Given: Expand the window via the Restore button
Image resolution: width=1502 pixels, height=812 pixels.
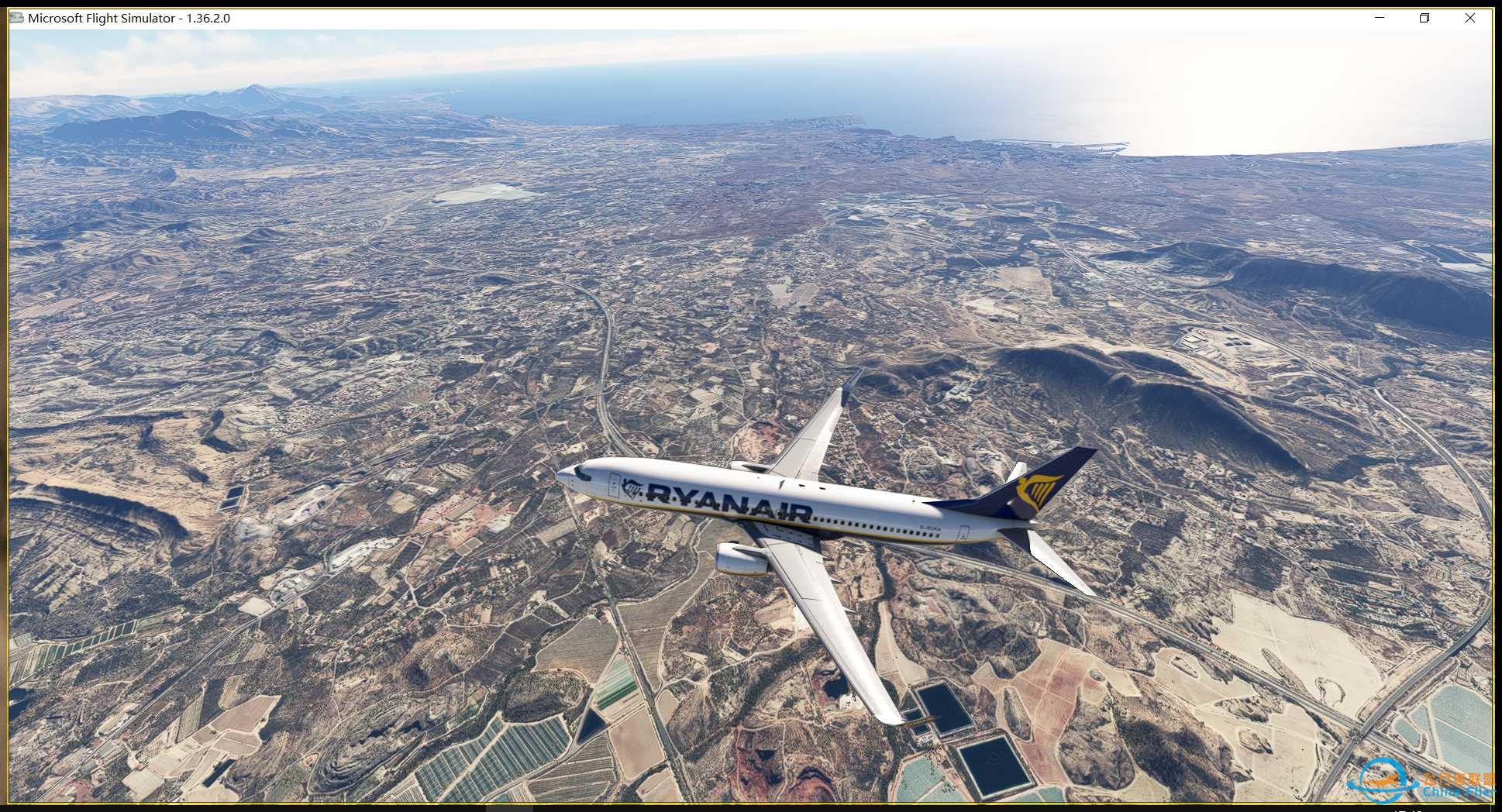Looking at the screenshot, I should 1424,17.
